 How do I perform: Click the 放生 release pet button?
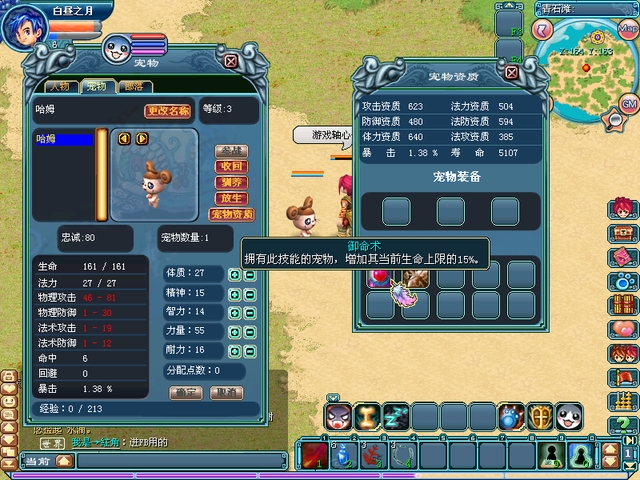(x=231, y=198)
